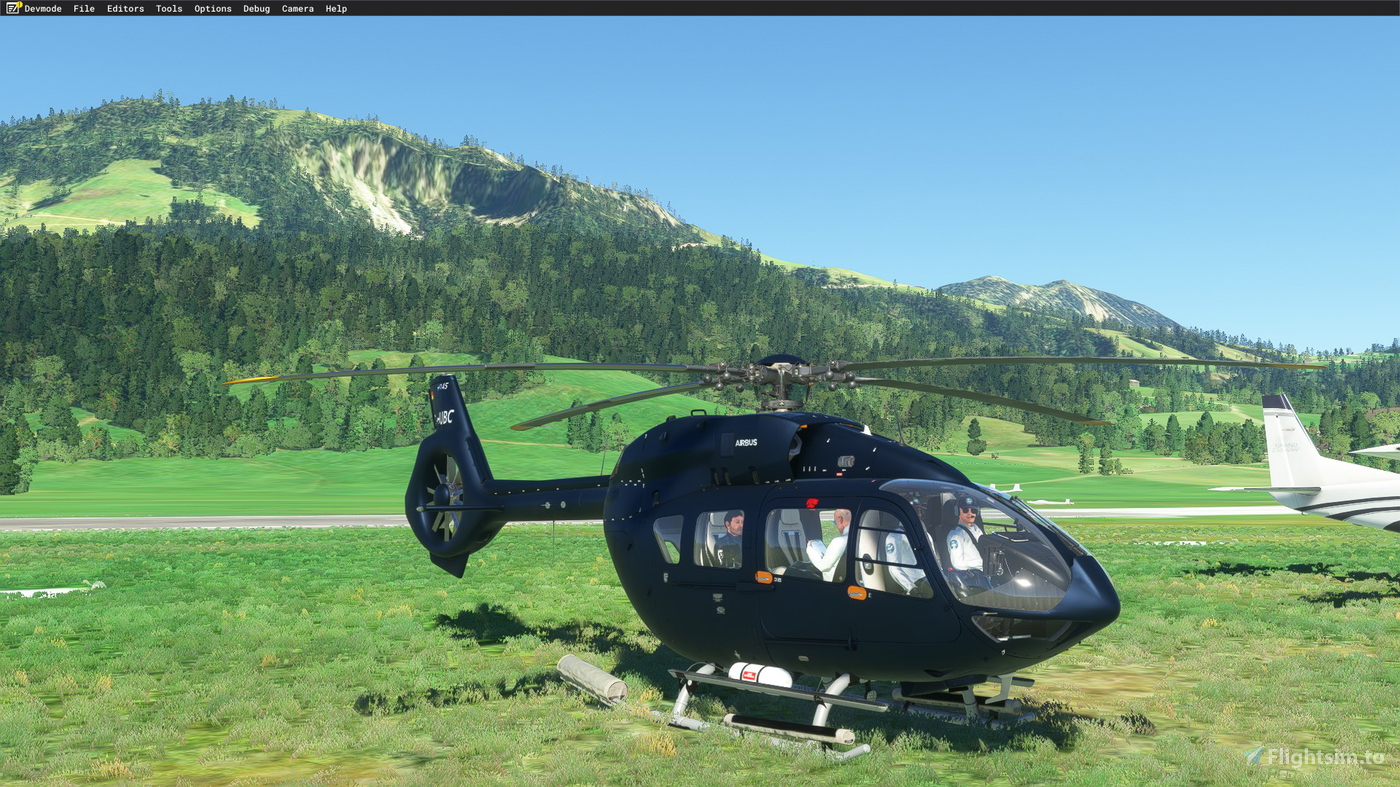Open the Camera menu
Viewport: 1400px width, 787px height.
297,8
